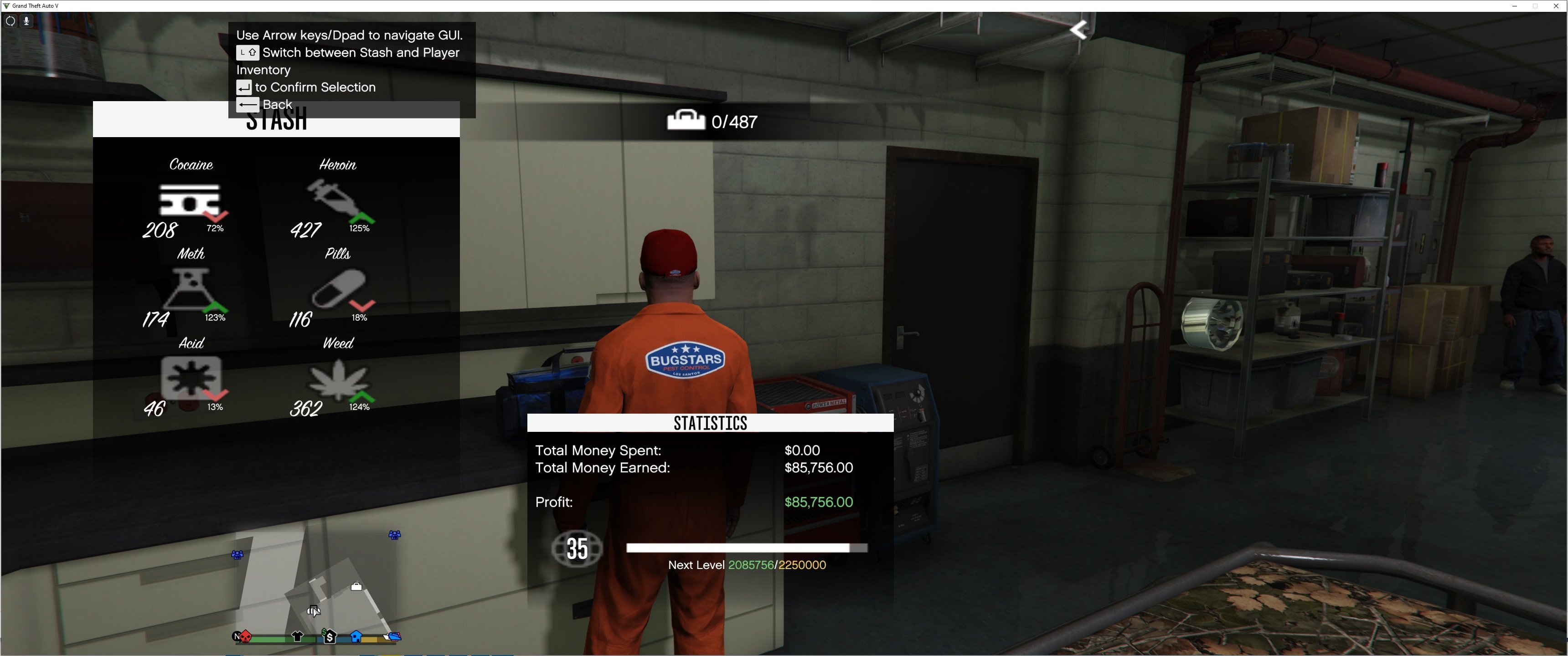1568x656 pixels.
Task: Choose the Acid blotter item
Action: [191, 379]
